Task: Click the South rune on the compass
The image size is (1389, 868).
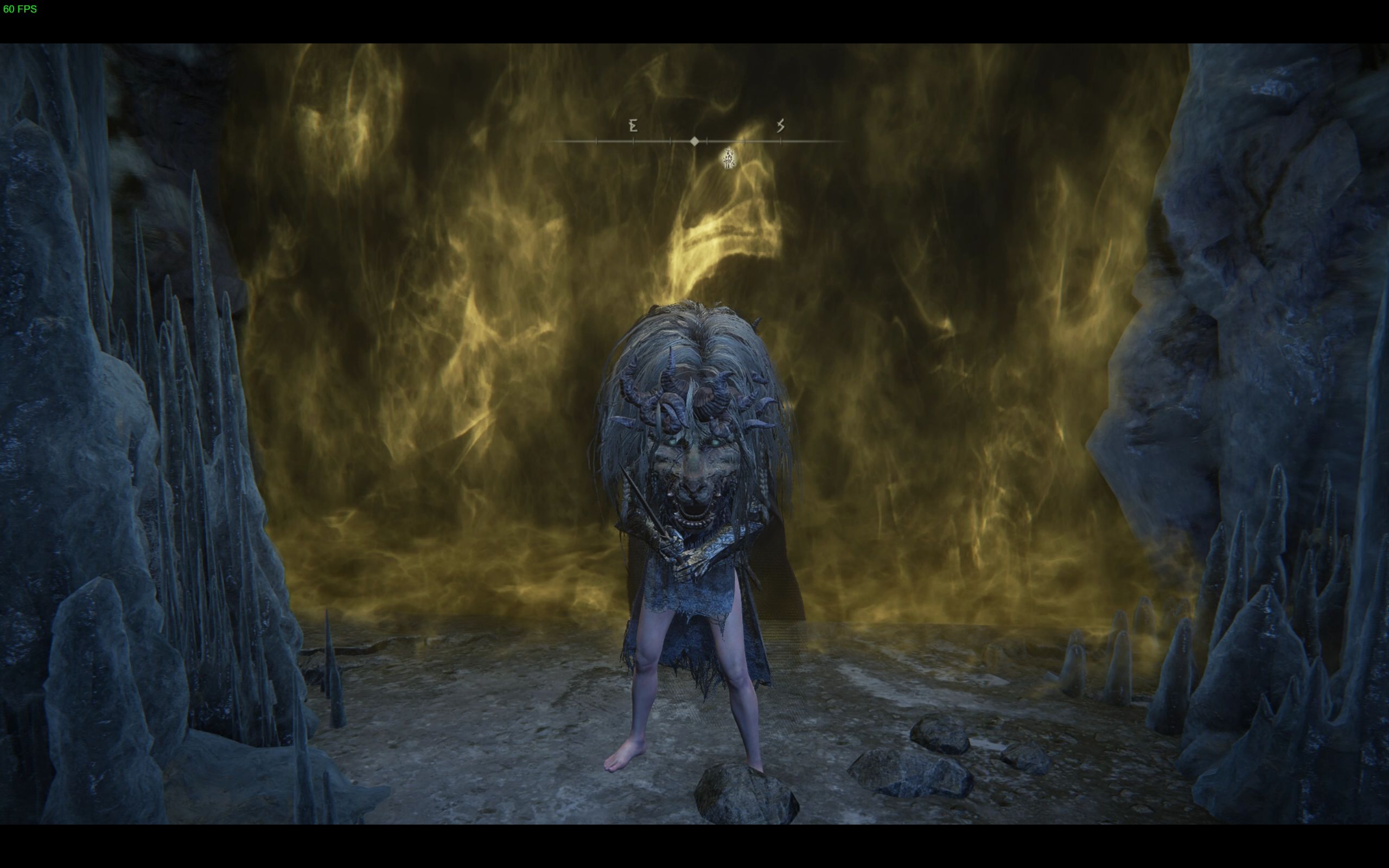Action: point(781,126)
